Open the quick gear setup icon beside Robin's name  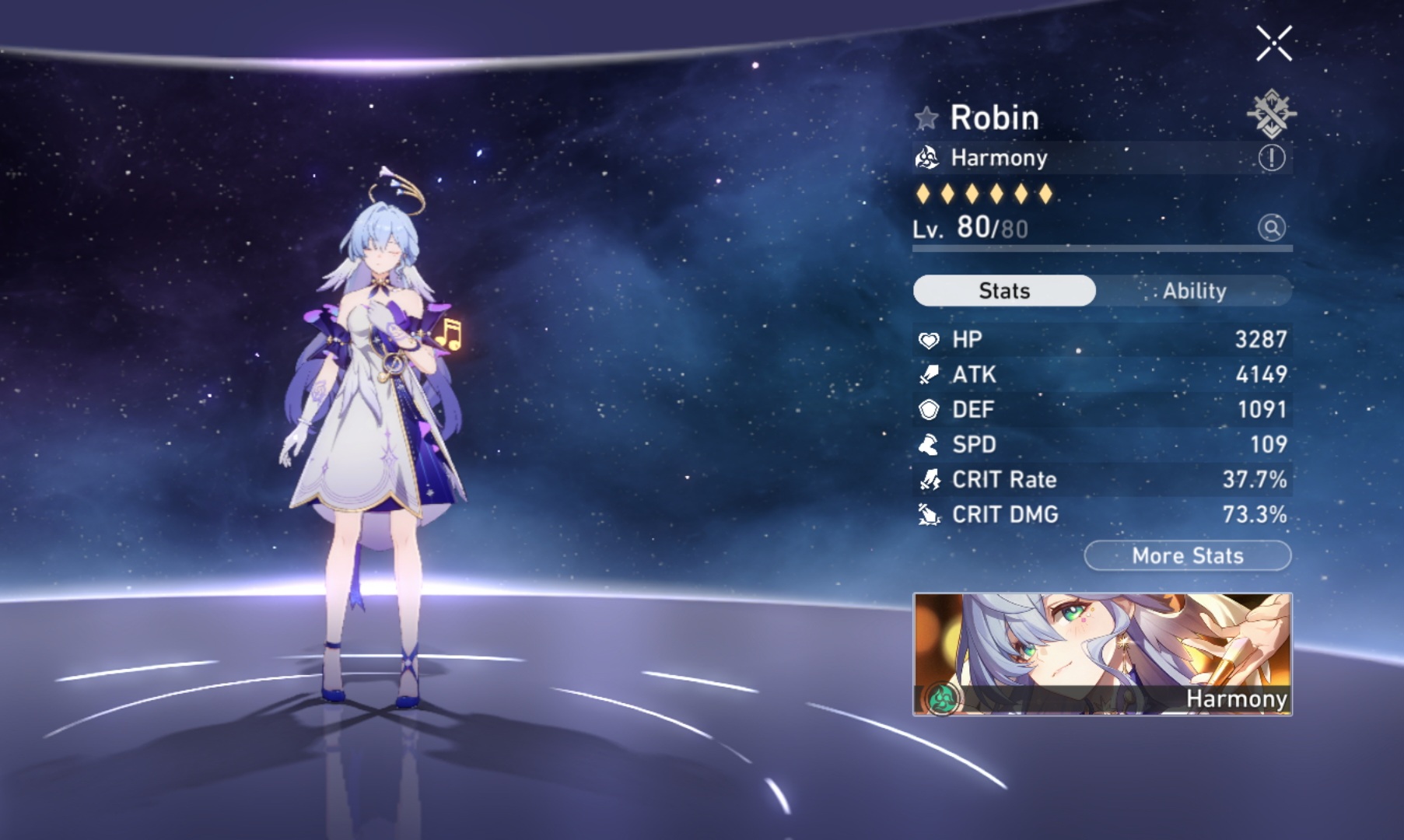point(1273,114)
